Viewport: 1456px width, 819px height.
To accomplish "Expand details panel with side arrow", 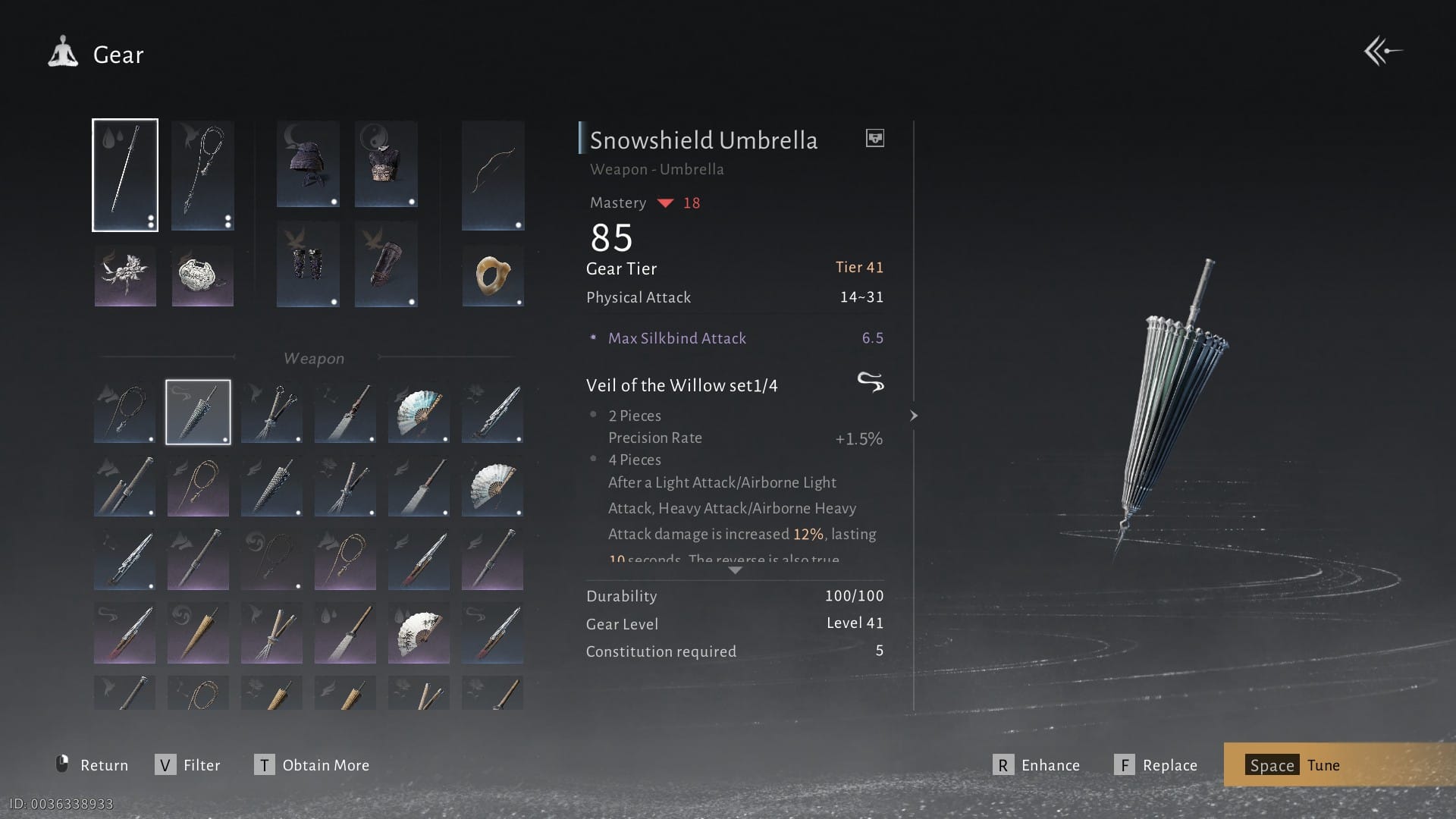I will tap(914, 416).
